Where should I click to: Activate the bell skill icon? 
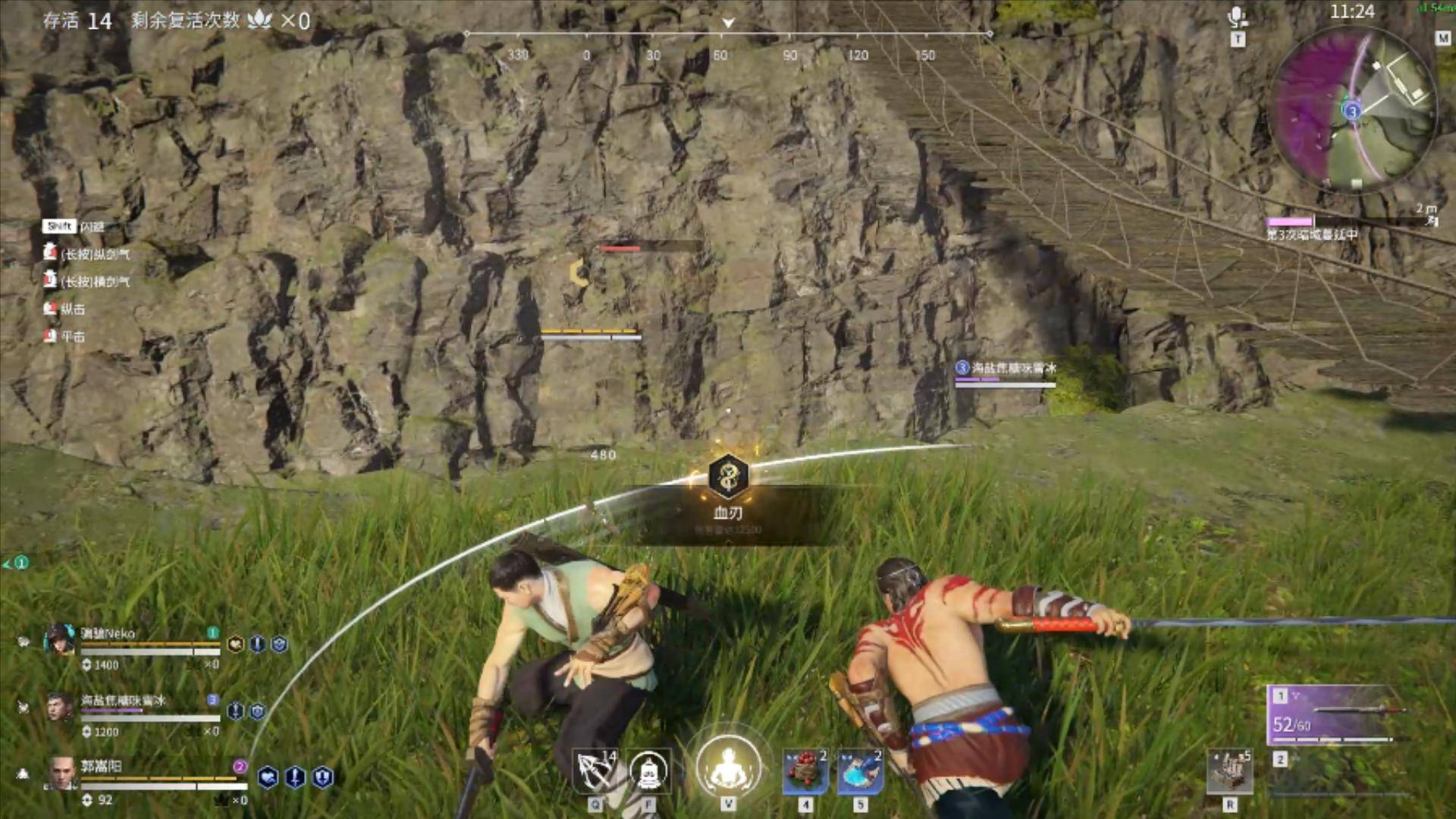649,771
